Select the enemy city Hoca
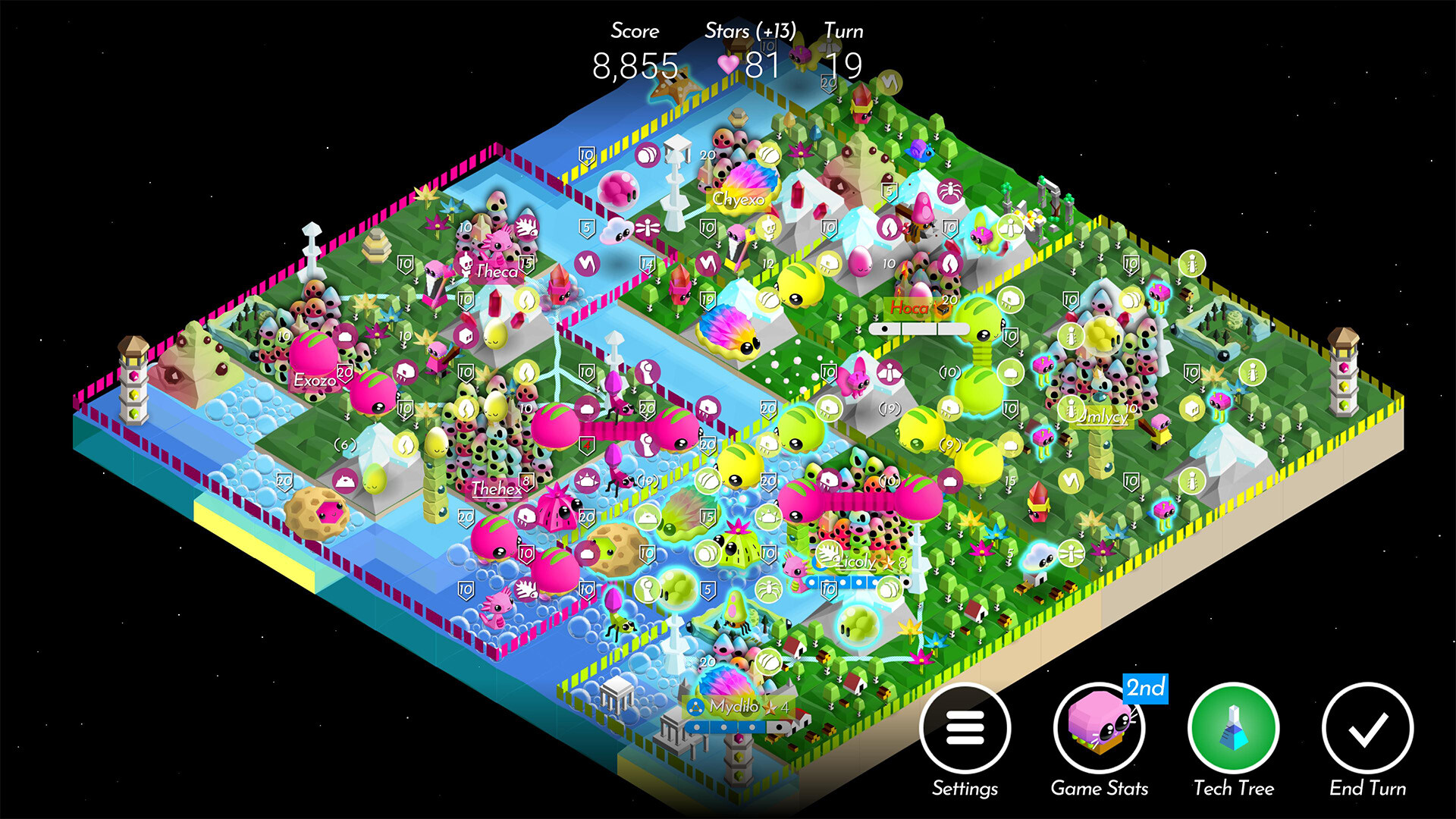 910,308
